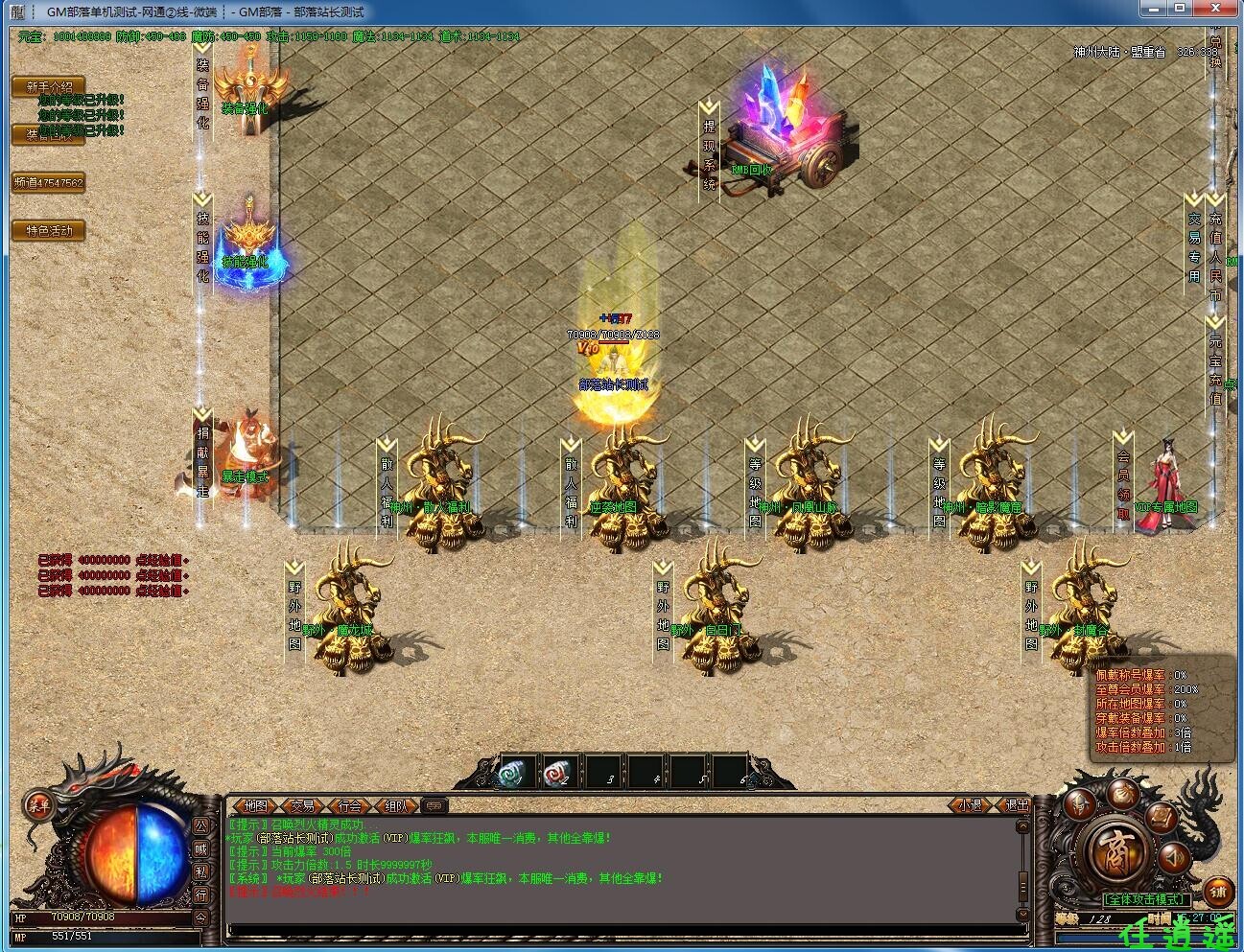Toggle the 全体攻击模式 attack mode label
Screen dimensions: 1244x952
[1146, 900]
